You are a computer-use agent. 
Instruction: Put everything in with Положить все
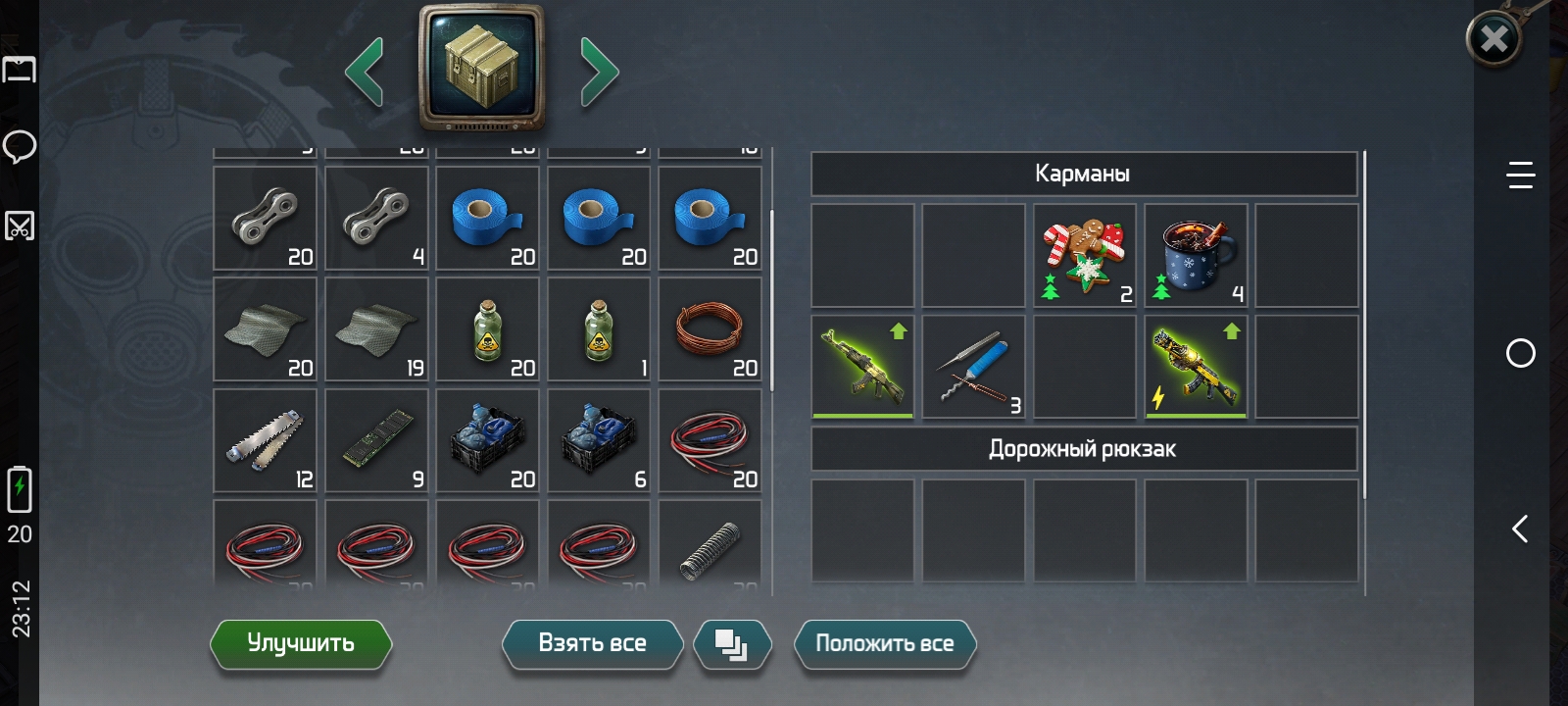884,643
